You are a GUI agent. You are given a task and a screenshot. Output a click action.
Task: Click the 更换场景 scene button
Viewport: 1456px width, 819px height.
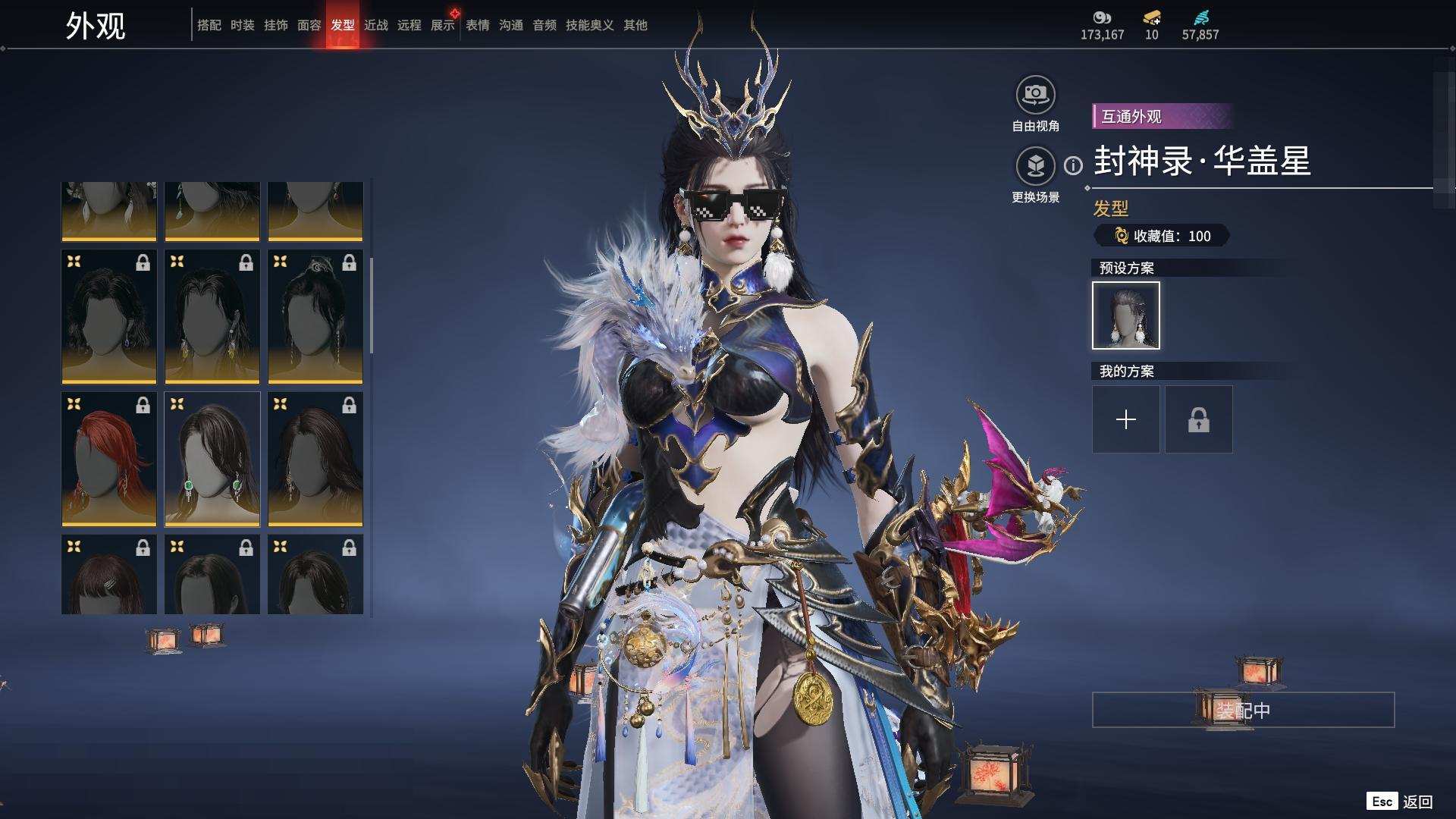[x=1035, y=165]
